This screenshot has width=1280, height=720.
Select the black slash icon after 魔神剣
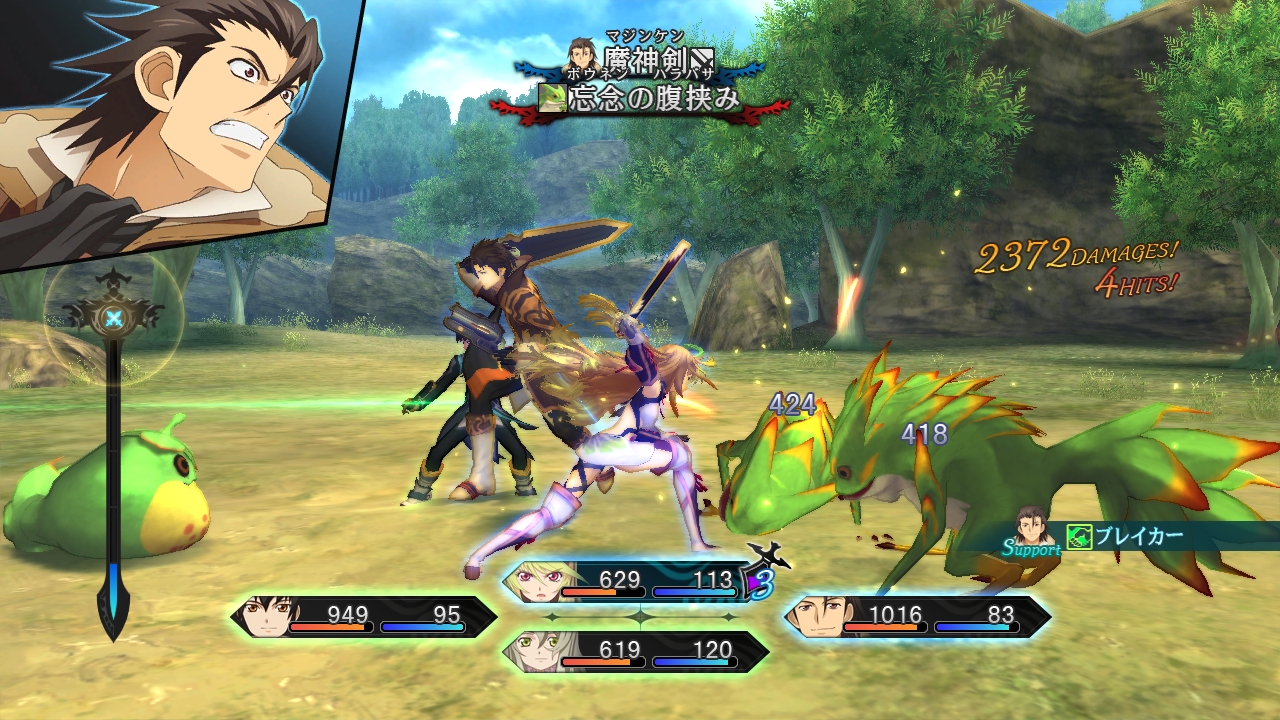(x=703, y=56)
